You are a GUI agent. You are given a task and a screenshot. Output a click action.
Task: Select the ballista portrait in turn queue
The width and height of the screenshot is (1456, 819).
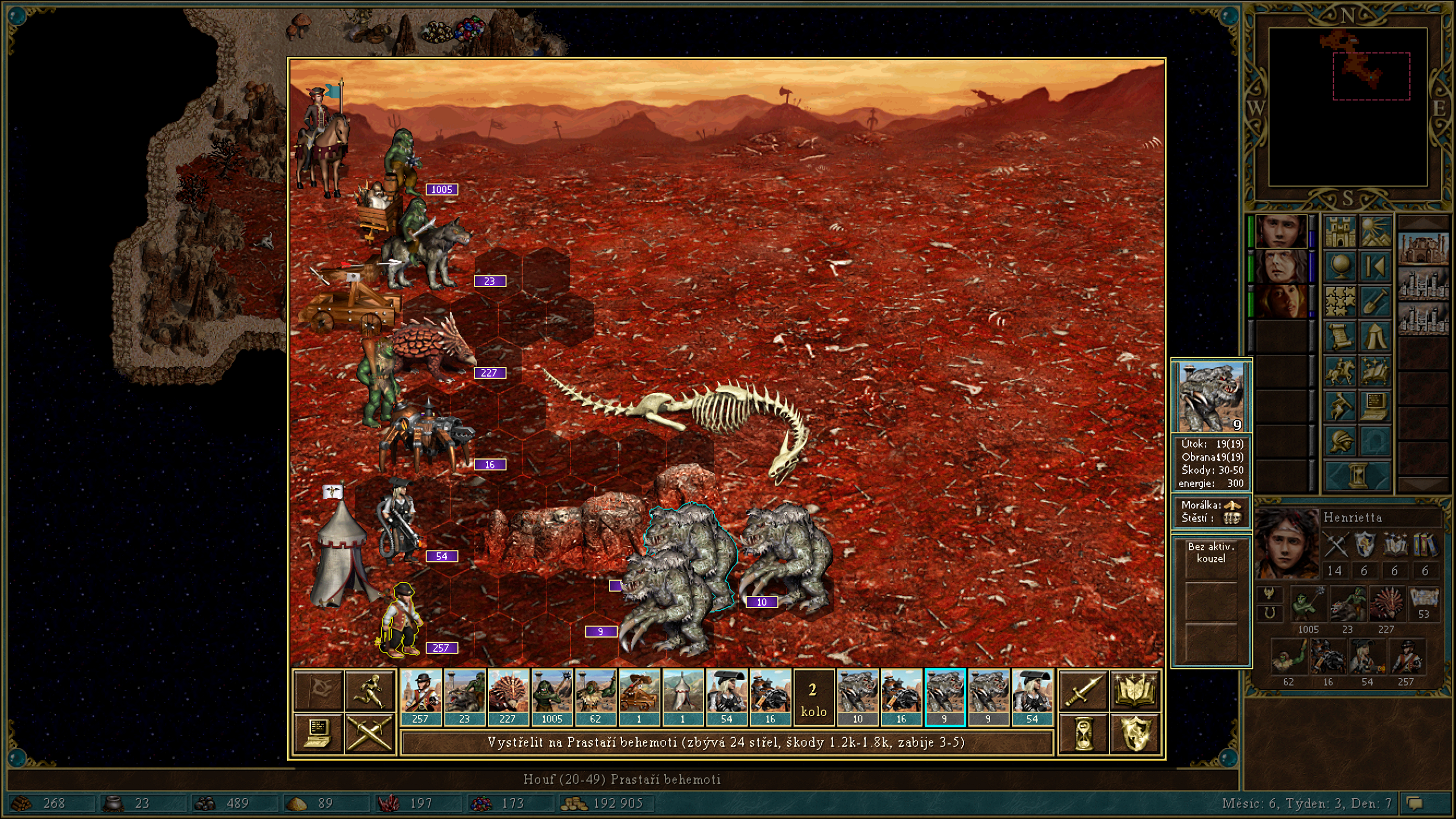point(639,697)
